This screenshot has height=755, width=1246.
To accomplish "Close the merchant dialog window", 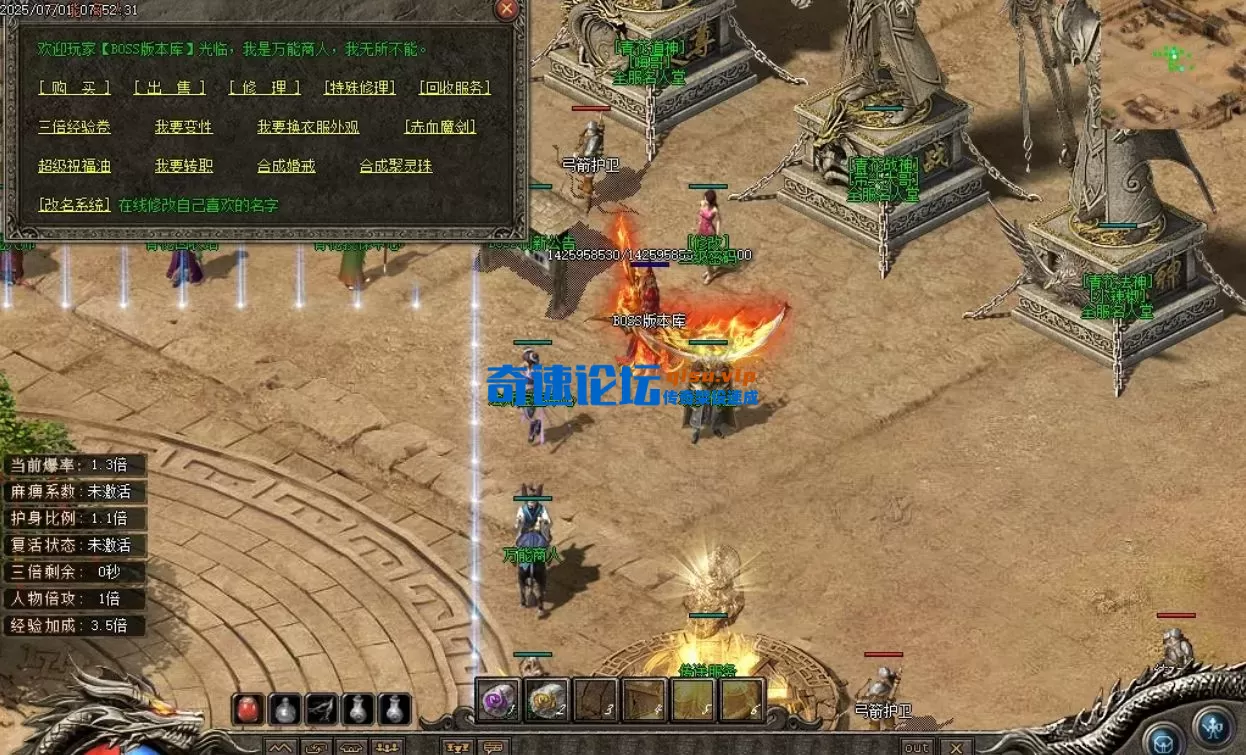I will (507, 10).
